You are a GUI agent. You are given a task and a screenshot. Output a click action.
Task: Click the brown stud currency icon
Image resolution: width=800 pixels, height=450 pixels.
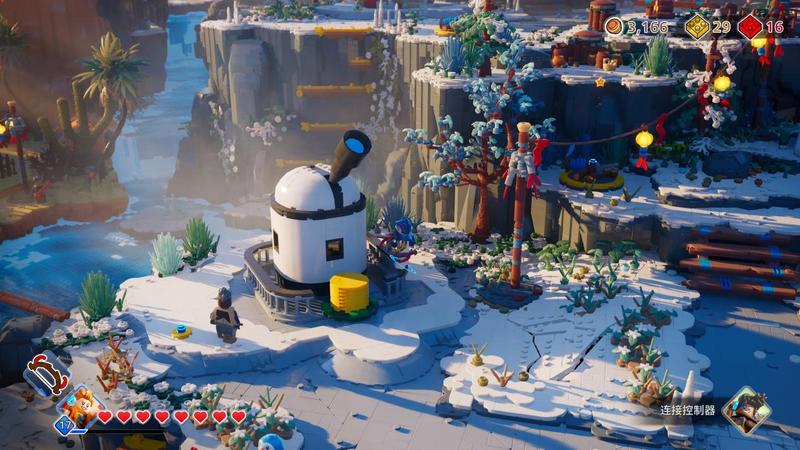(614, 27)
